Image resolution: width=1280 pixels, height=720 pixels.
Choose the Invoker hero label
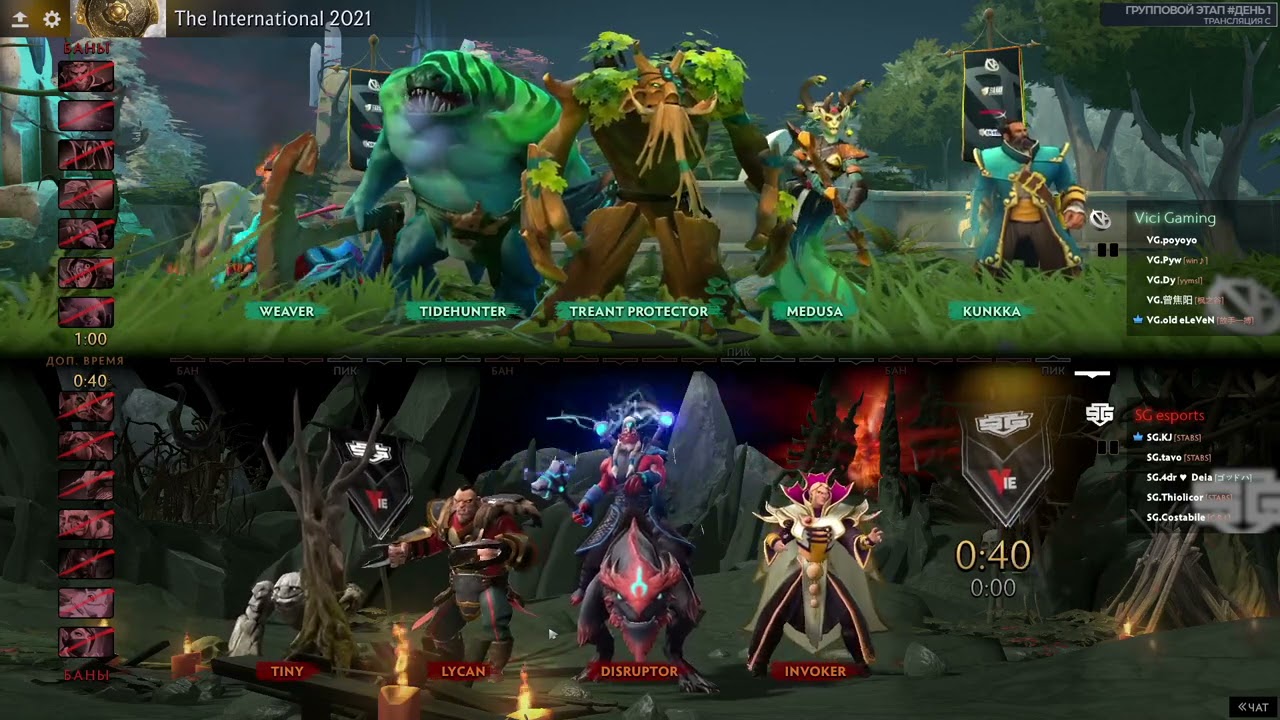[x=815, y=671]
